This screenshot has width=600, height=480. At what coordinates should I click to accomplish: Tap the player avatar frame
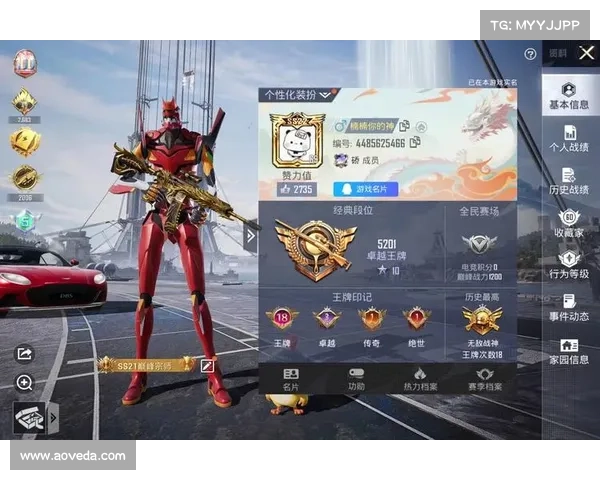[x=297, y=140]
